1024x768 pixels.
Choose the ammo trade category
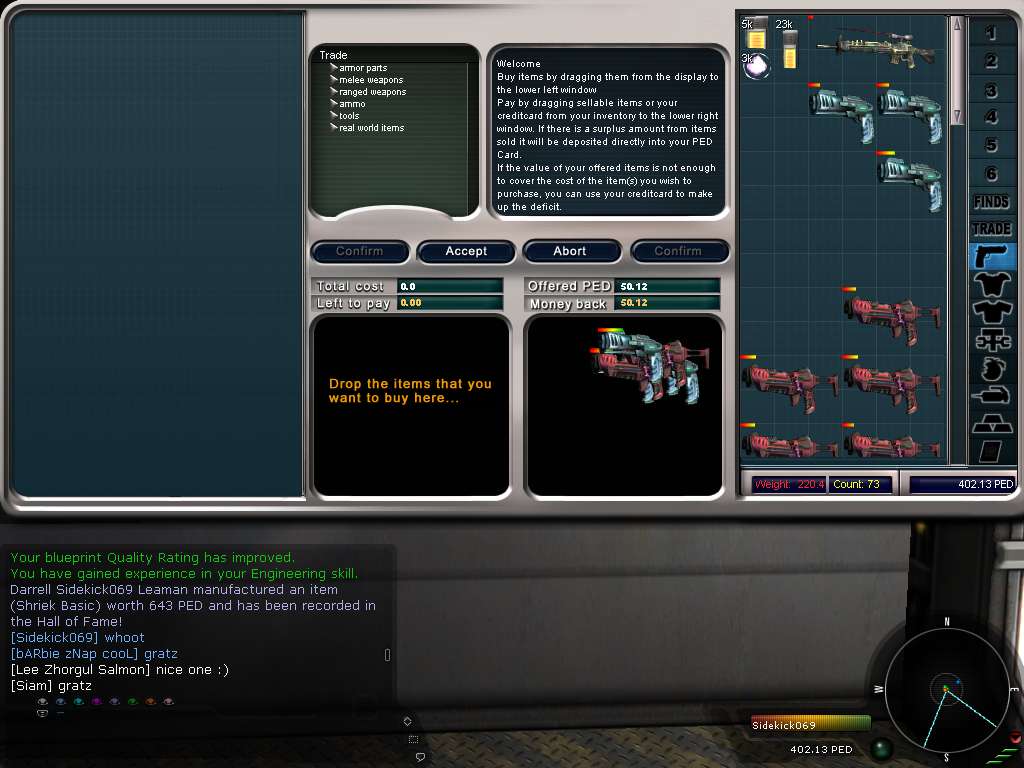coord(352,104)
